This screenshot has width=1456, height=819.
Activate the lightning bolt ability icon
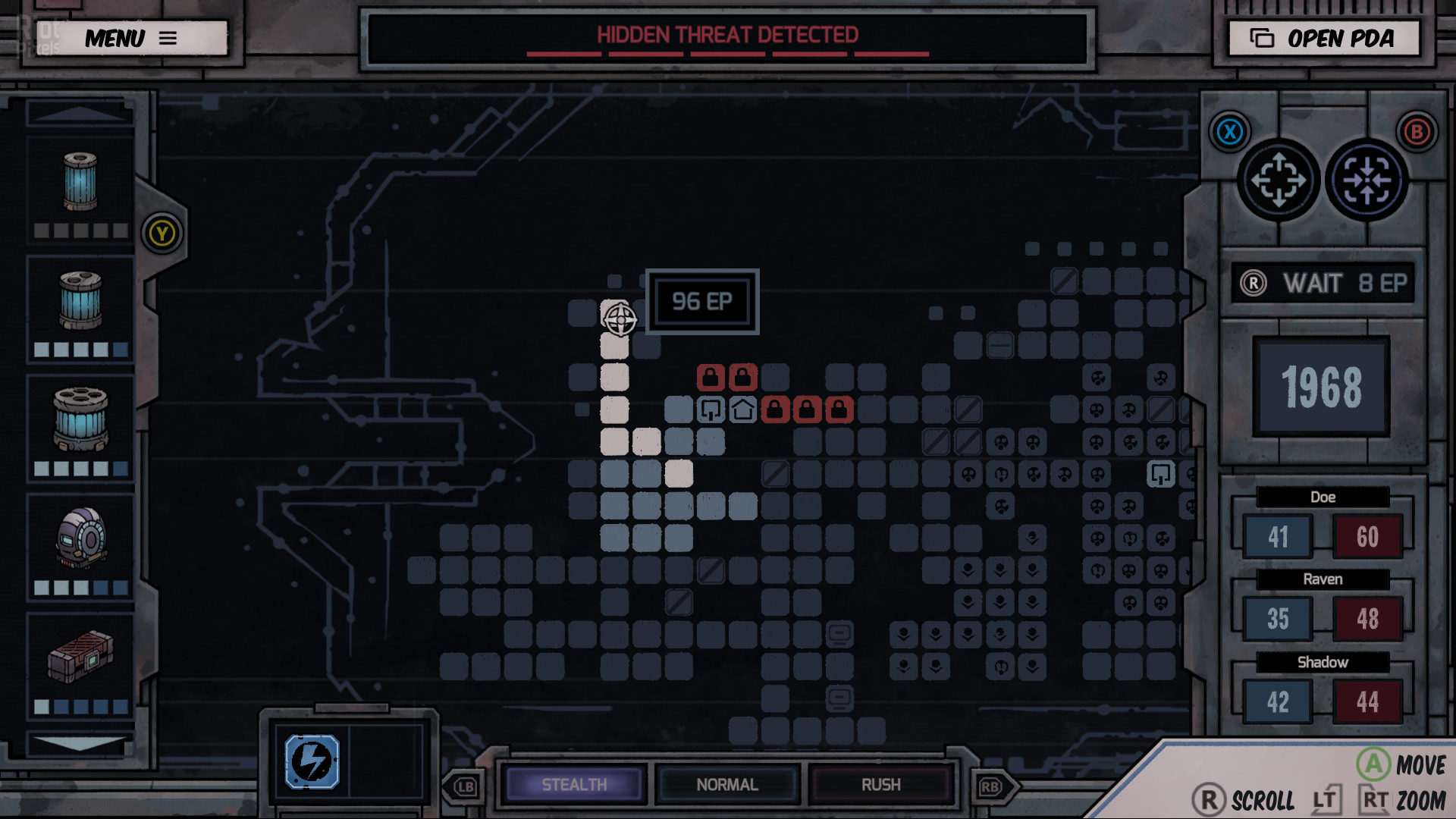(312, 761)
